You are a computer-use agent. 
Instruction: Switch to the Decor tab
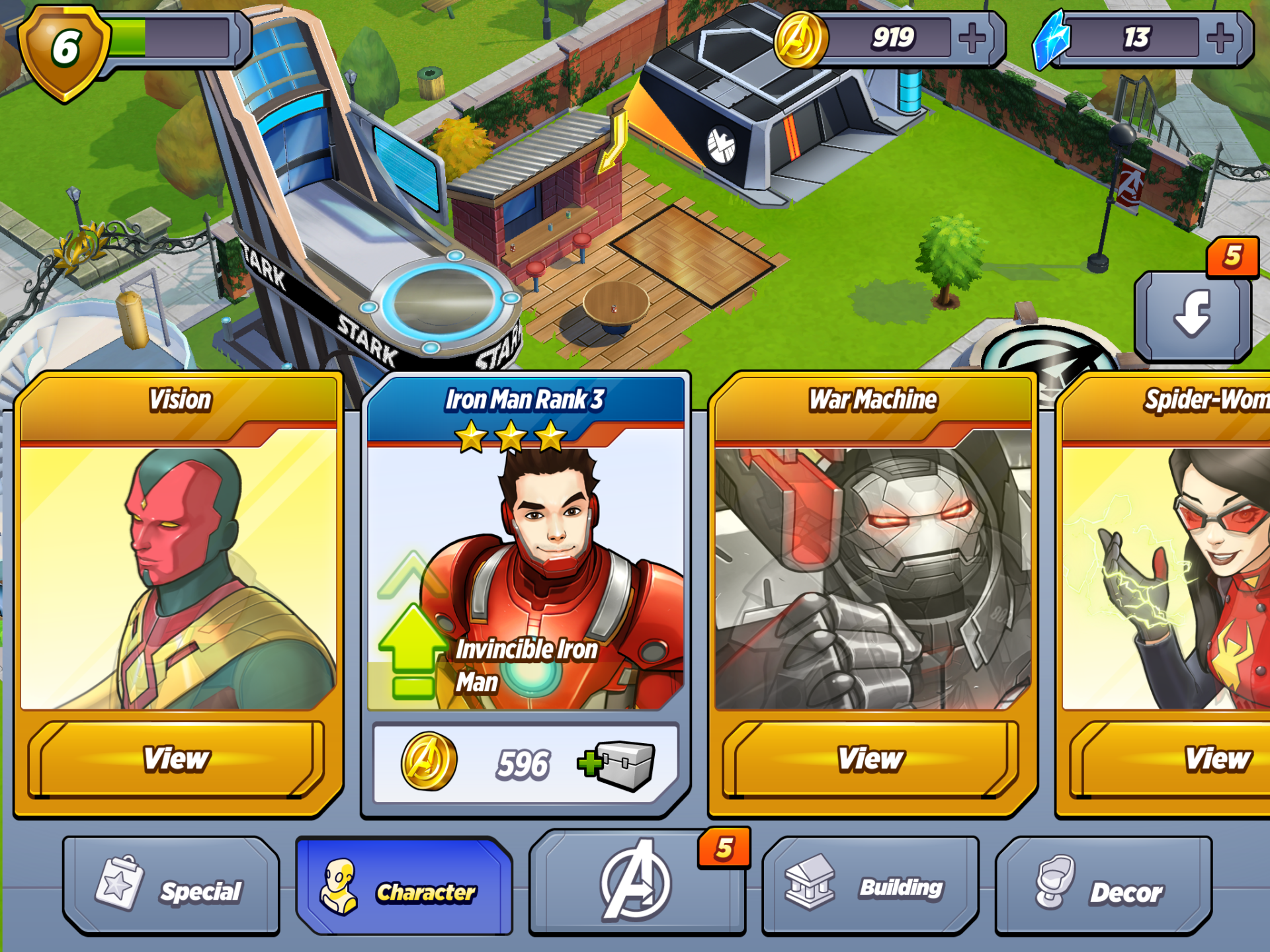tap(1103, 887)
